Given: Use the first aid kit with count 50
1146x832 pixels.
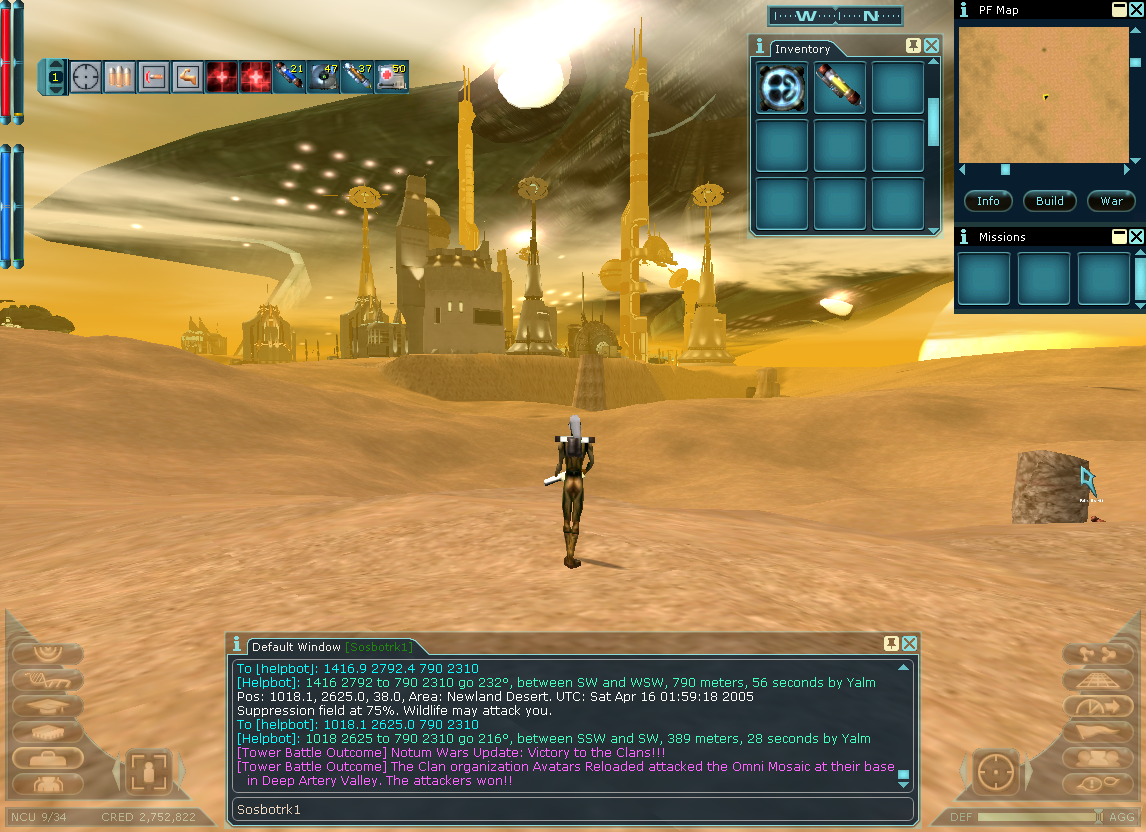Looking at the screenshot, I should pyautogui.click(x=391, y=77).
